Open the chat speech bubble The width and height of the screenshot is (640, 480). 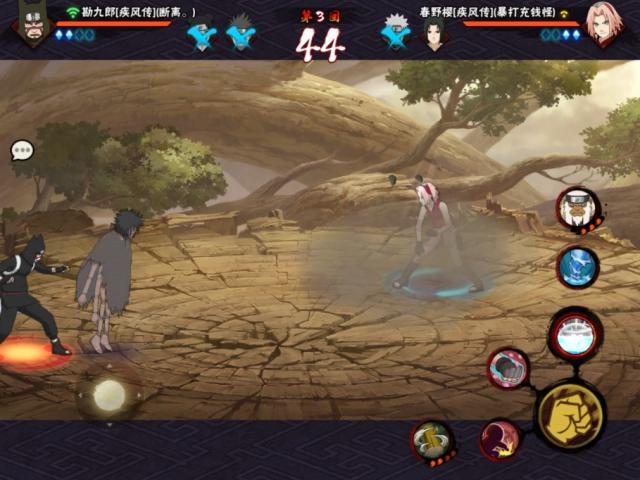pos(22,151)
